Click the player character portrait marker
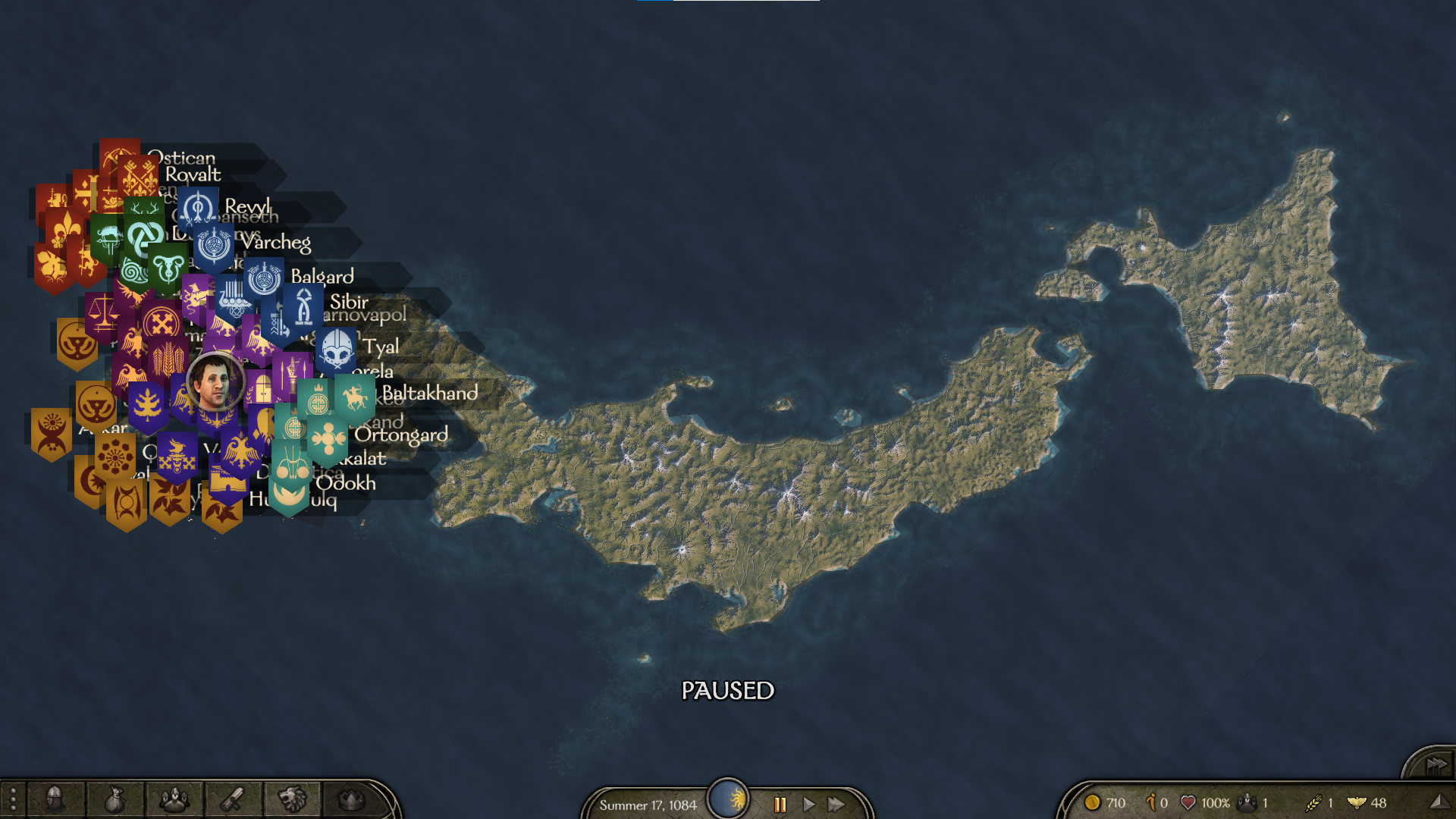This screenshot has height=819, width=1456. point(215,382)
